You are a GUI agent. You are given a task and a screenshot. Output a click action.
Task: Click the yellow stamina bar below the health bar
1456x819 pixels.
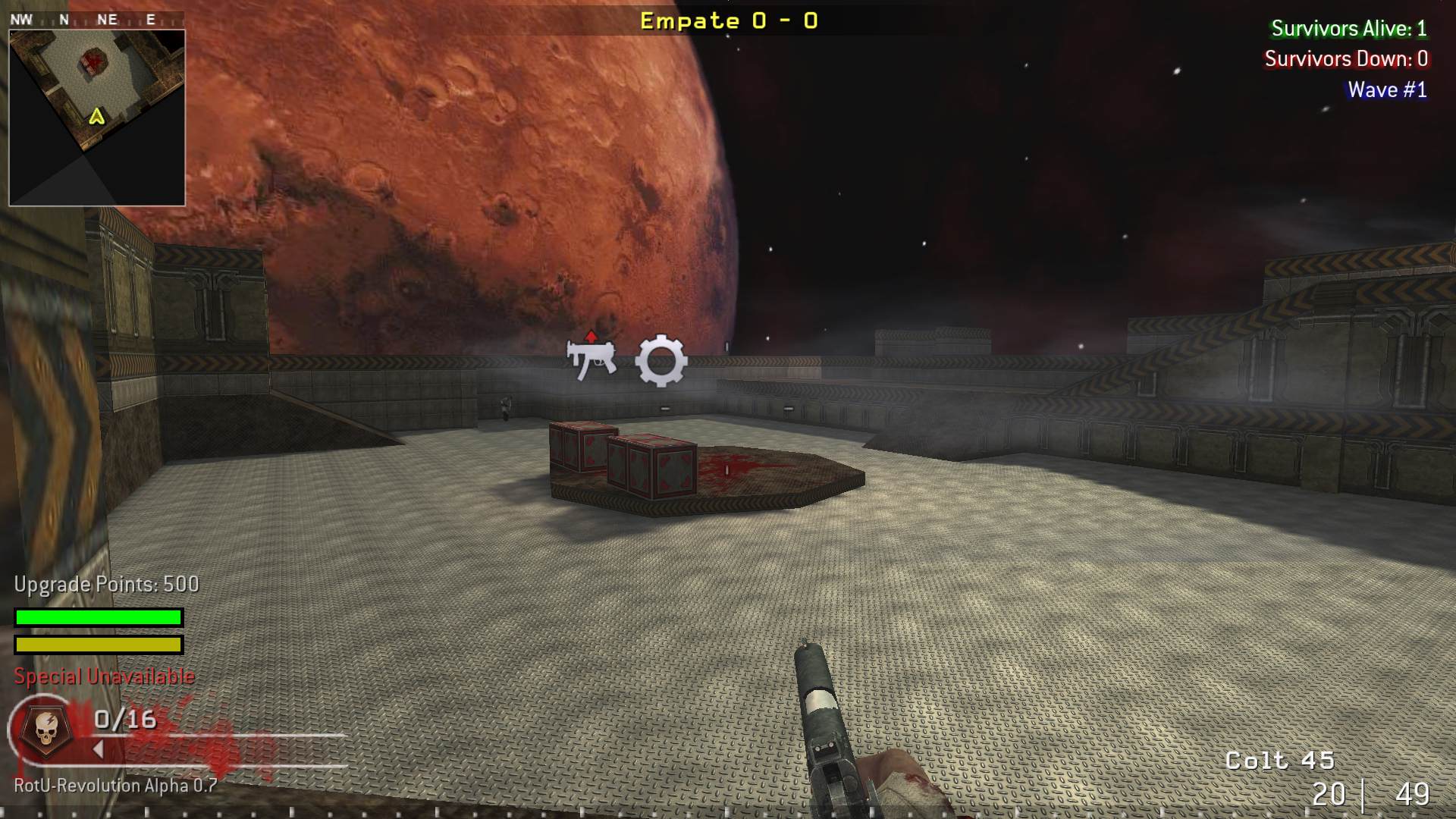click(x=97, y=645)
